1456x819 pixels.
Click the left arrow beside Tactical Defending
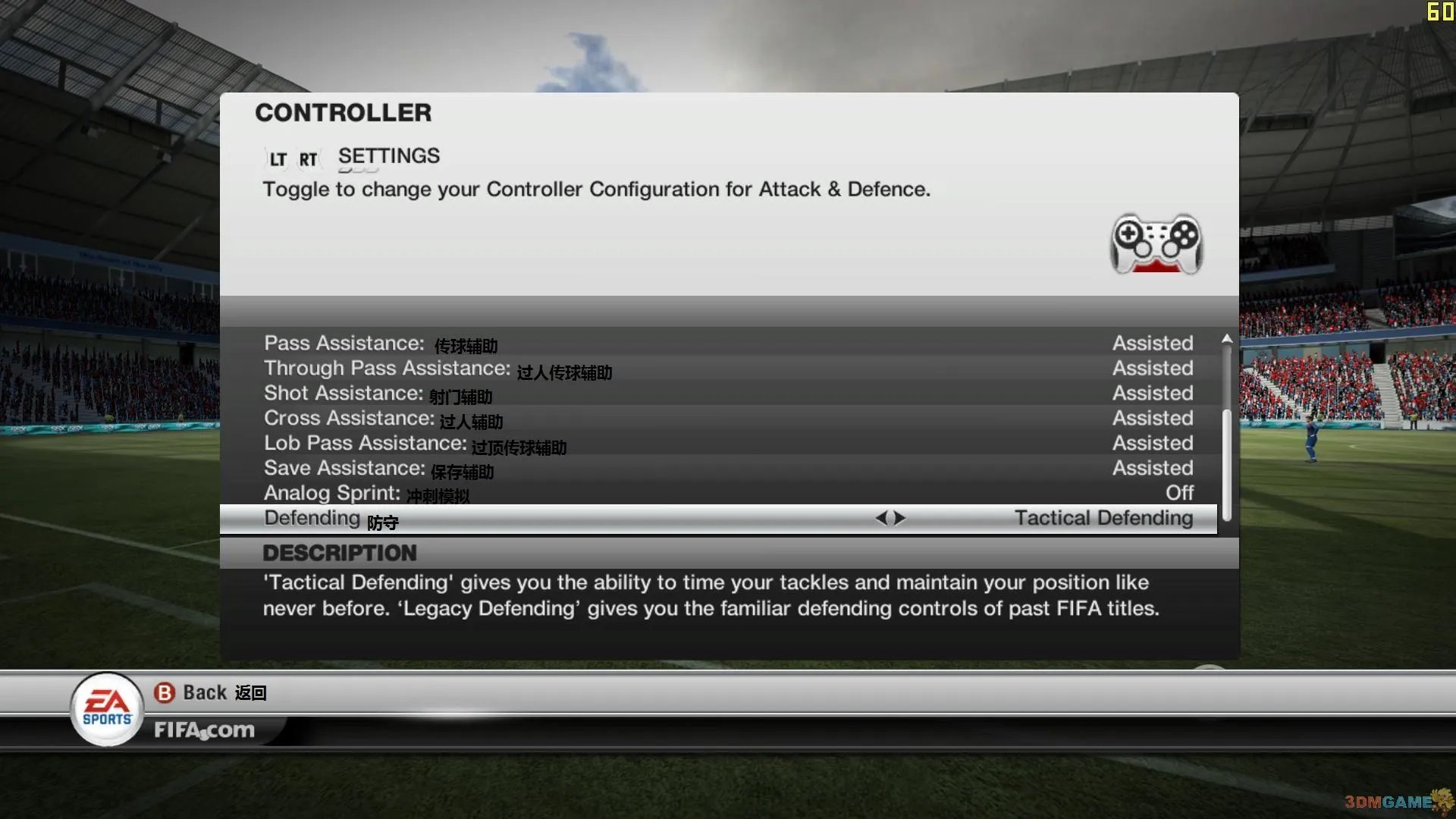pyautogui.click(x=882, y=518)
